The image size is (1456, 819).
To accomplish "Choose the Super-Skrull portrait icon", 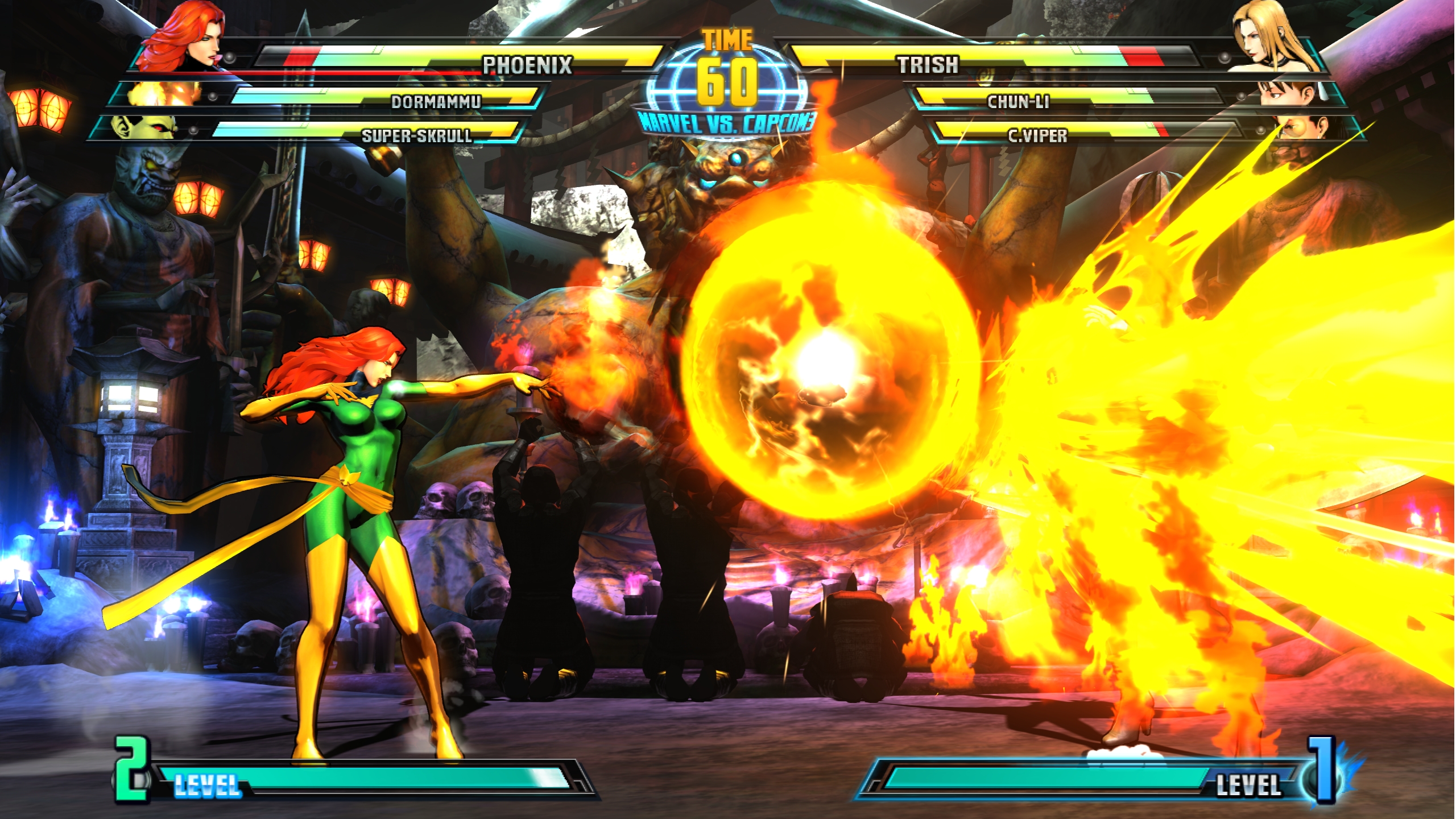I will click(x=142, y=128).
